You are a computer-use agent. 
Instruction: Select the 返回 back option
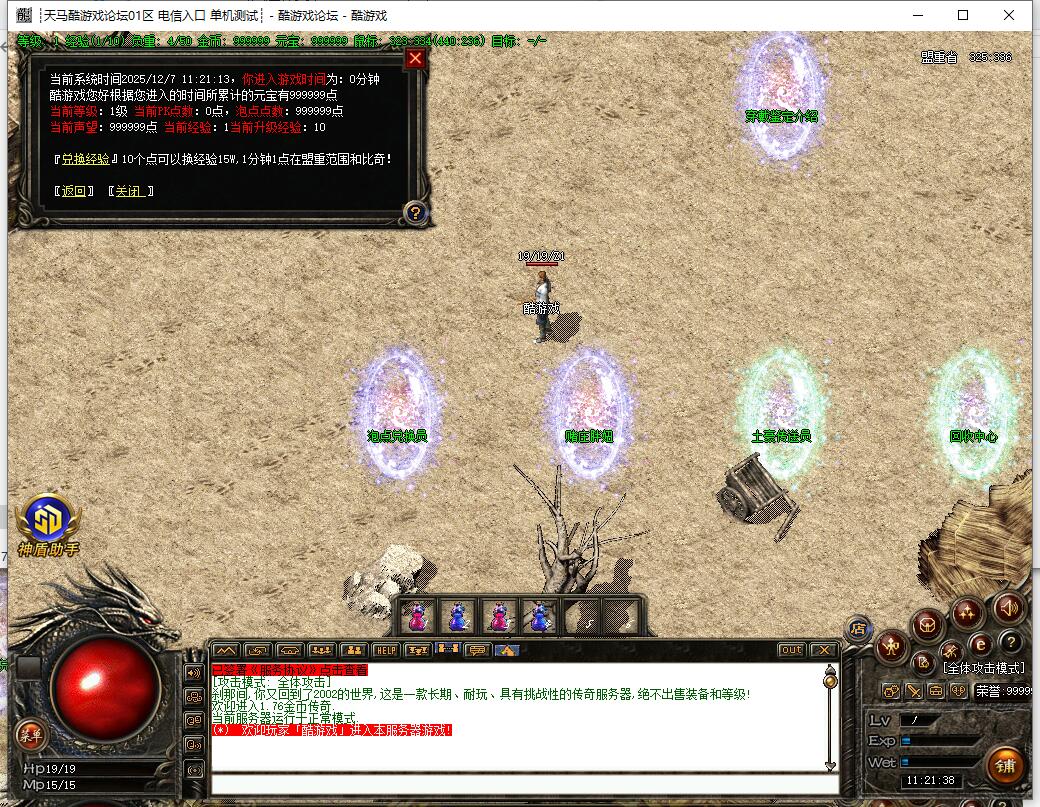74,191
